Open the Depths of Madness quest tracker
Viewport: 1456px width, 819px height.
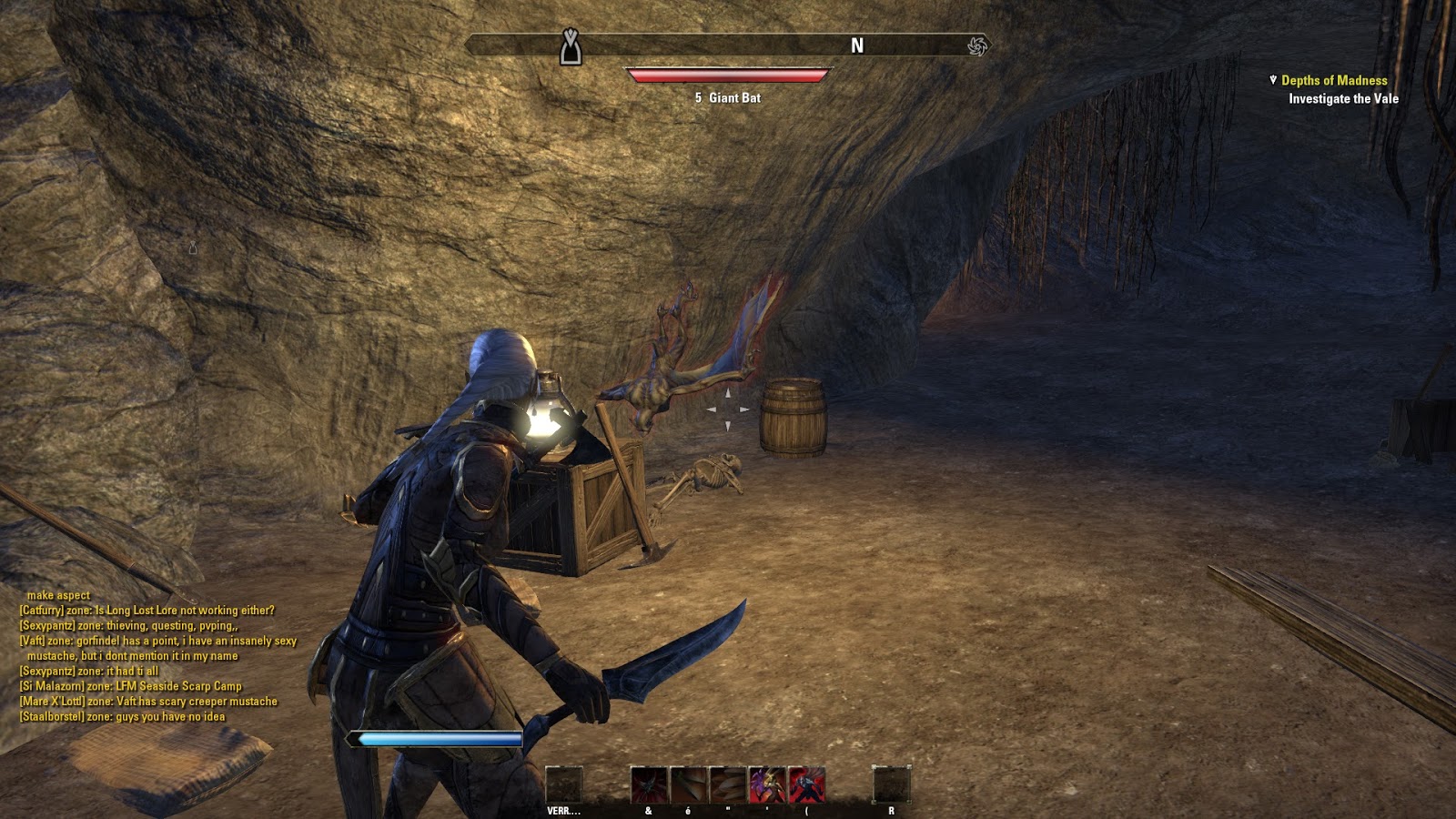(1333, 81)
